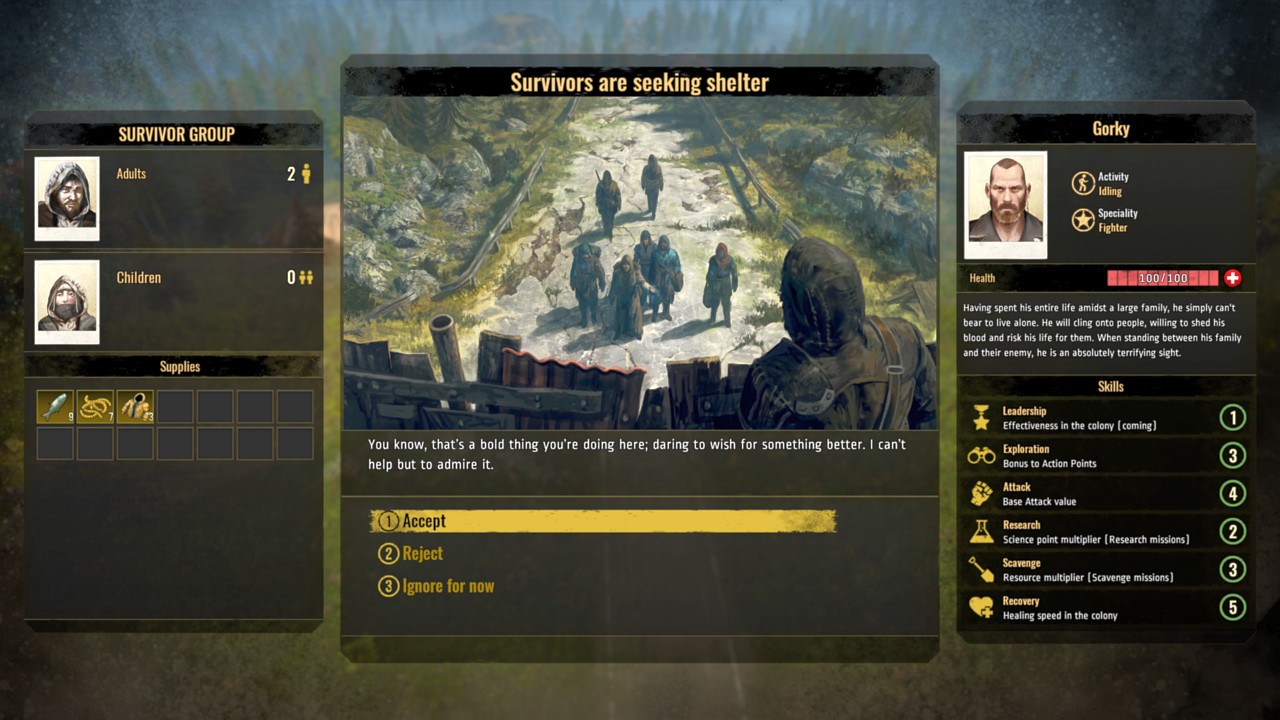Click the Speciality Fighter star icon
Viewport: 1280px width, 720px height.
1081,220
